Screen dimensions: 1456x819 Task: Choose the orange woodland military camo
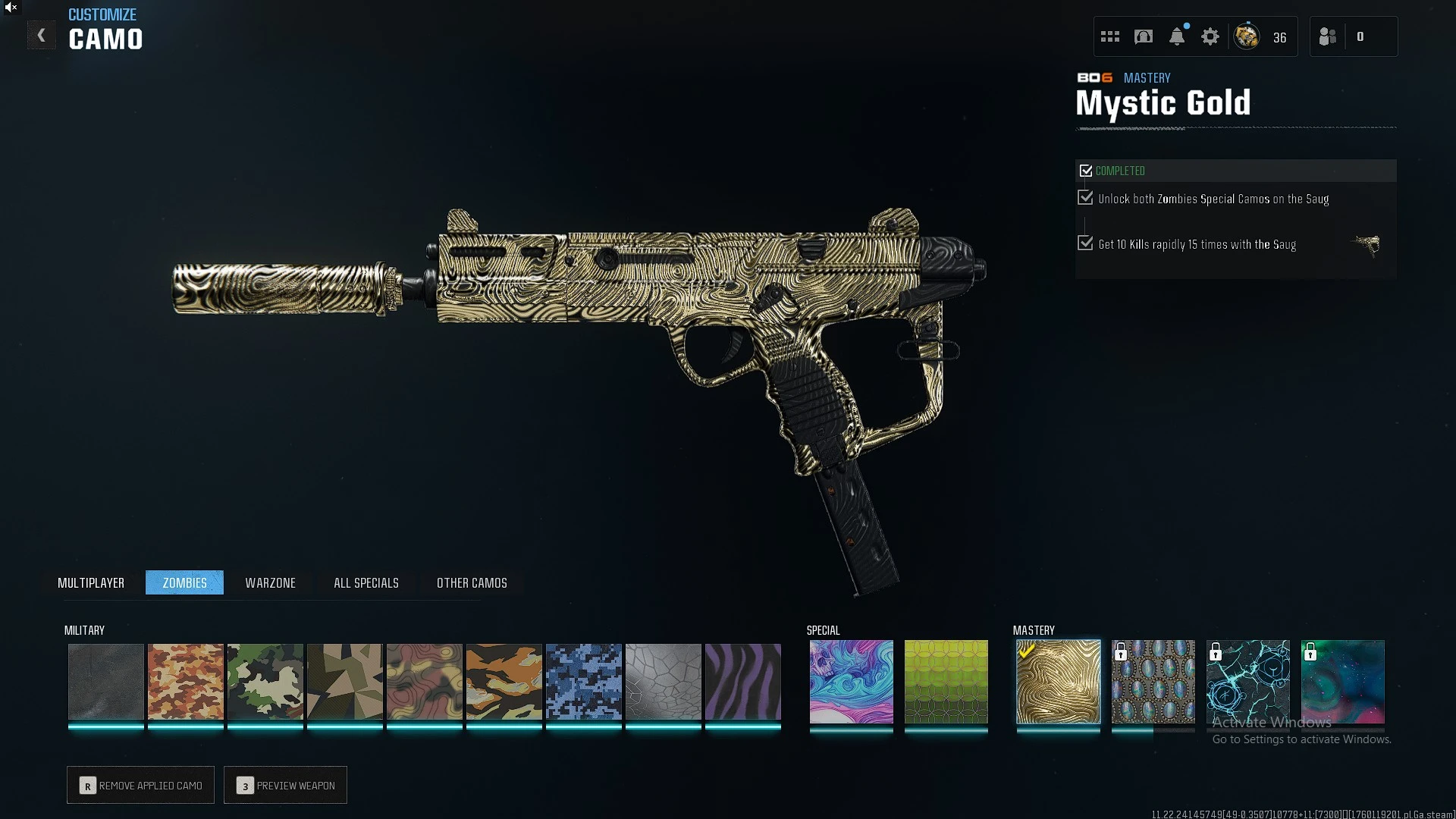click(x=185, y=681)
